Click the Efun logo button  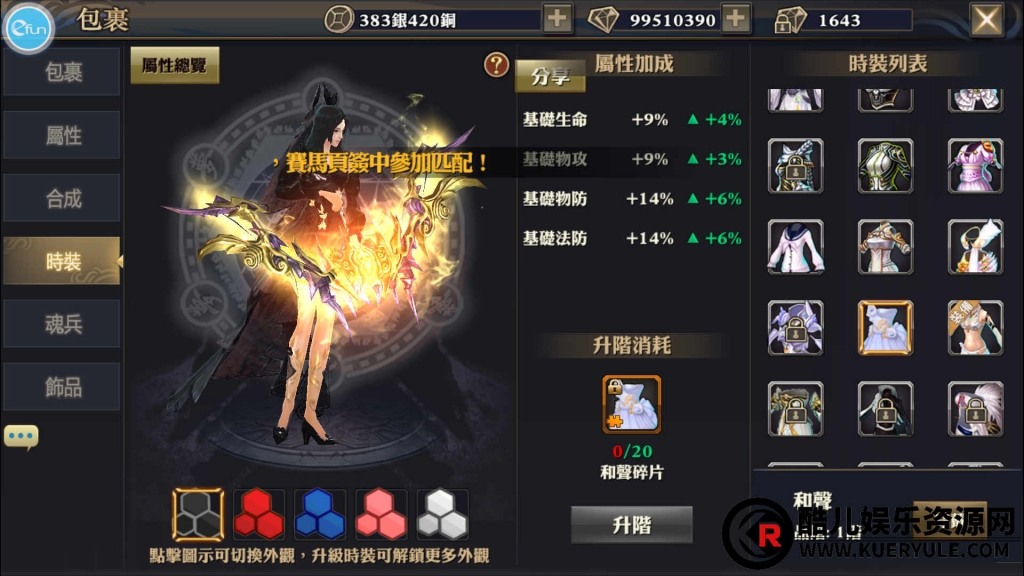click(29, 29)
